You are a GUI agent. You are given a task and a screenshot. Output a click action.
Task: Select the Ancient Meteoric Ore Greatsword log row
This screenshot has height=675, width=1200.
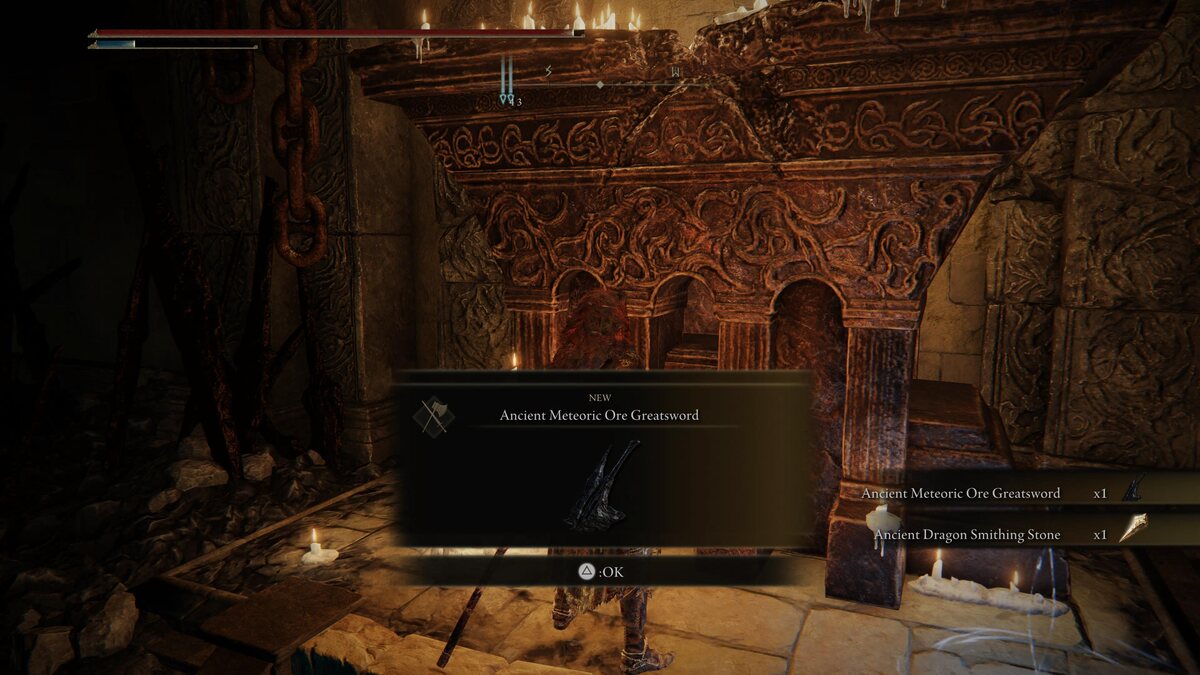click(1000, 493)
